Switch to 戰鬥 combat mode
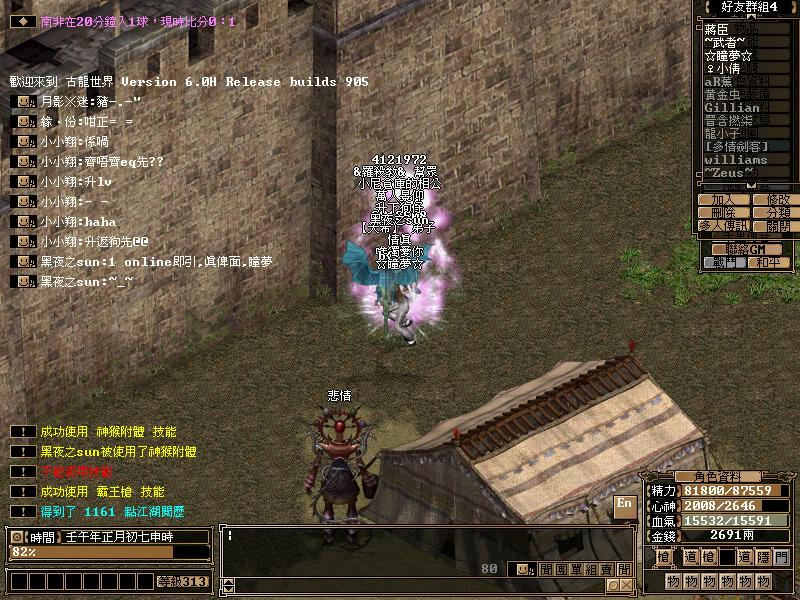This screenshot has width=800, height=600. point(723,262)
